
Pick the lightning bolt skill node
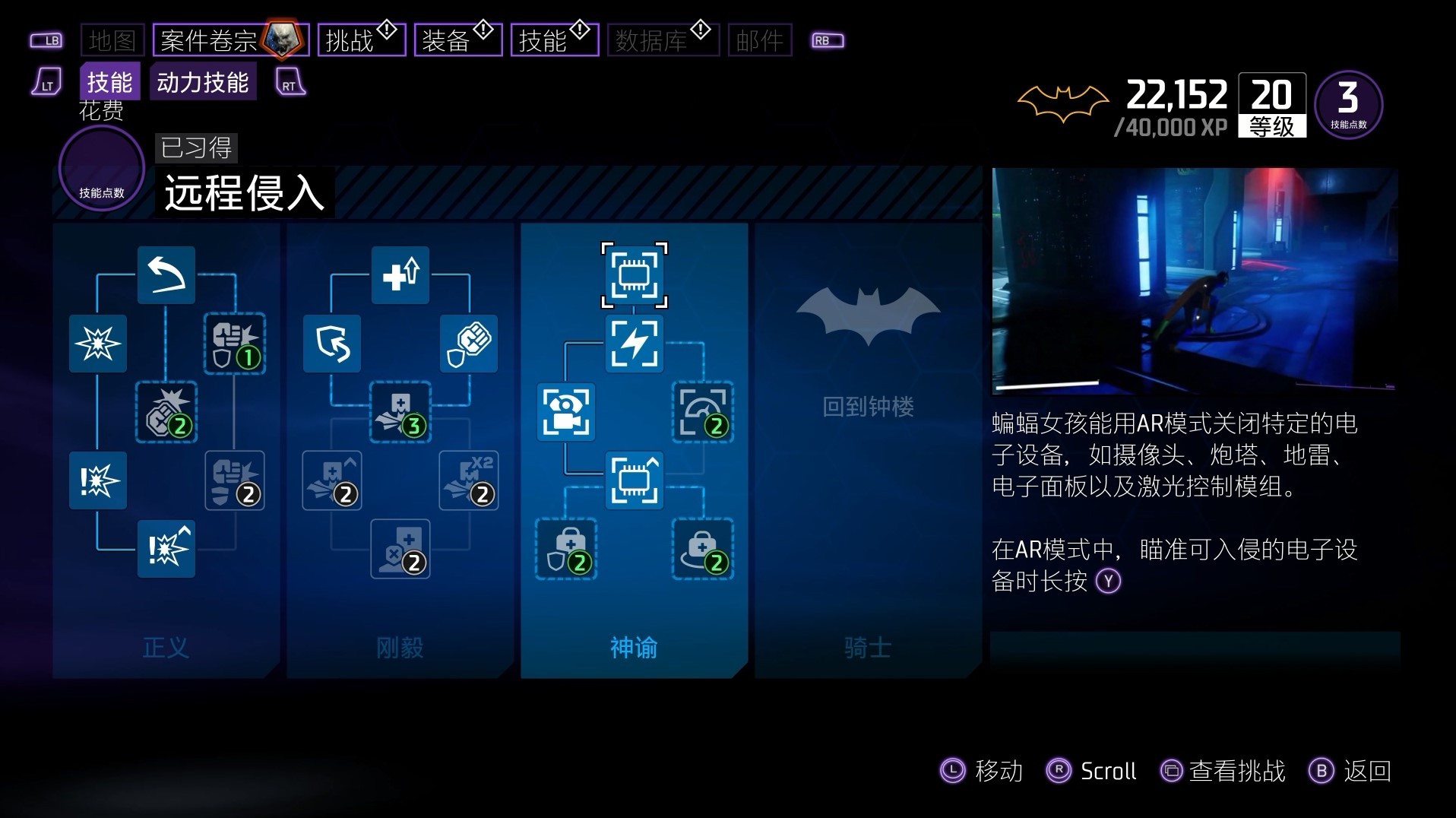pyautogui.click(x=635, y=344)
